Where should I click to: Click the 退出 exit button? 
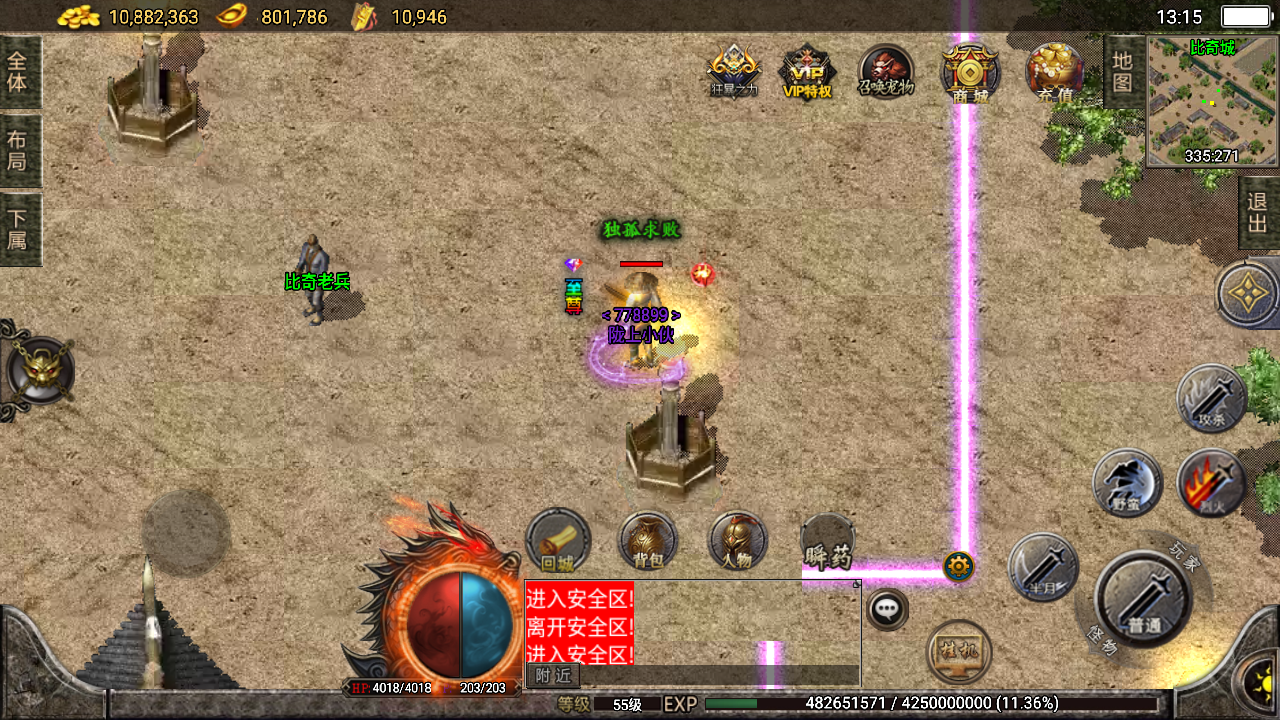(1258, 212)
